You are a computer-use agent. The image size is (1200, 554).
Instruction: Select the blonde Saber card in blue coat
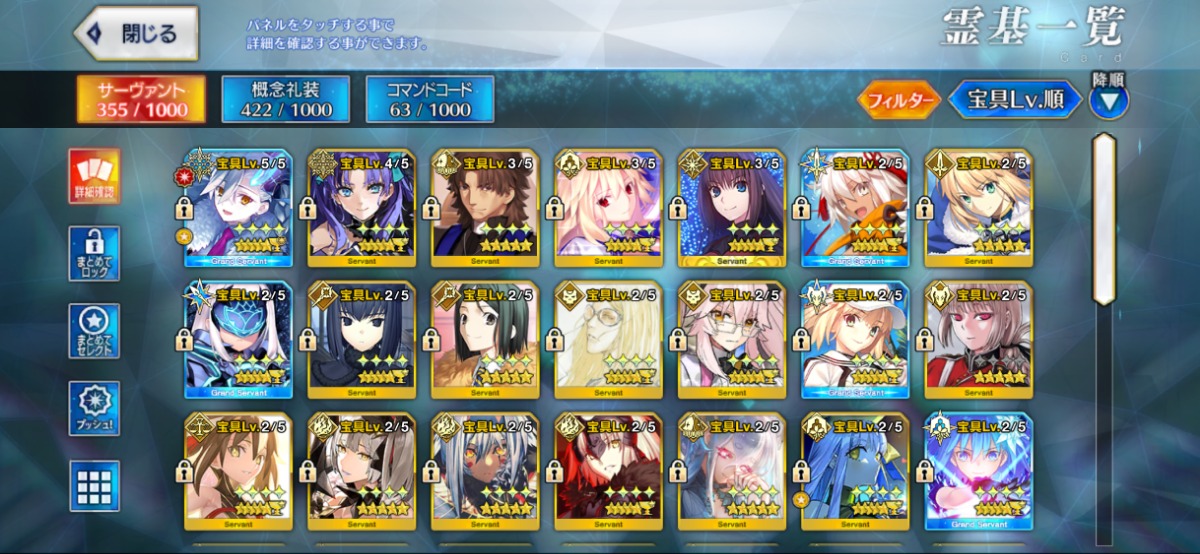coord(978,209)
